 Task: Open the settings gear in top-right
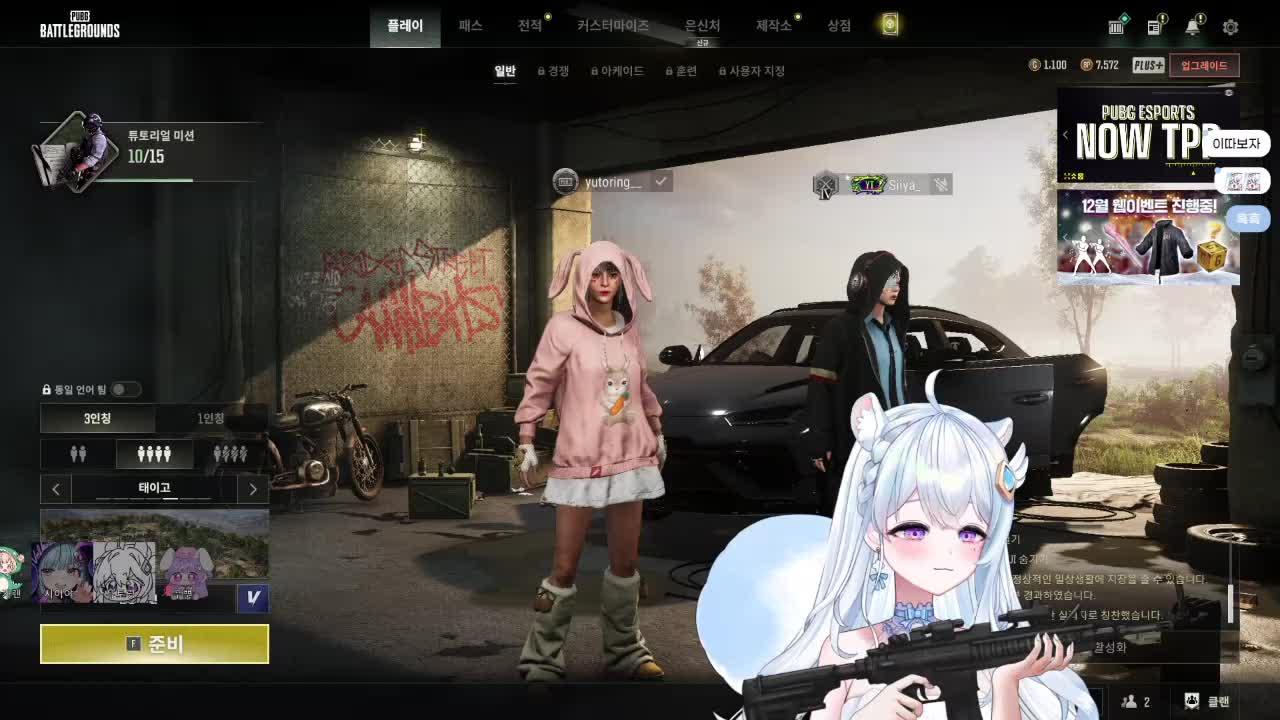coord(1229,27)
